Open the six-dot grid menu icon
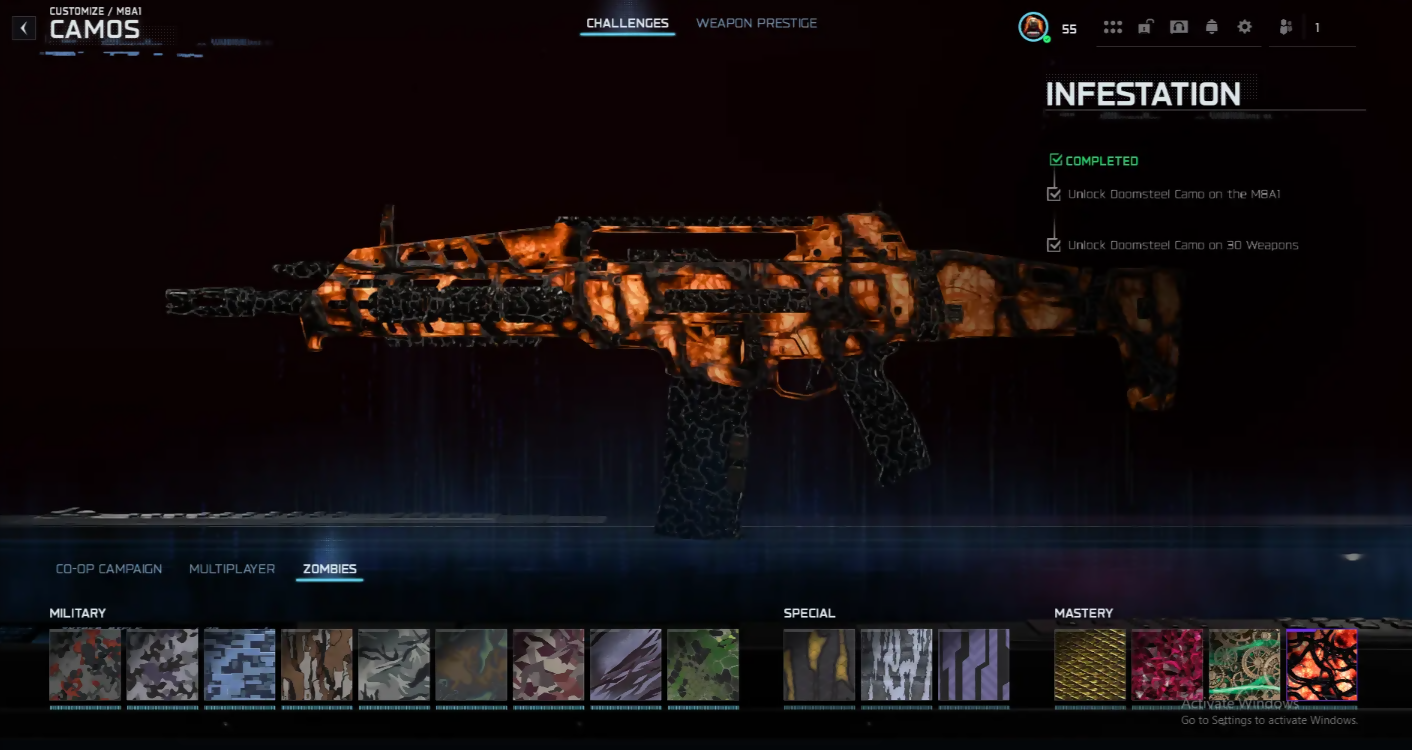This screenshot has height=750, width=1412. click(1113, 27)
